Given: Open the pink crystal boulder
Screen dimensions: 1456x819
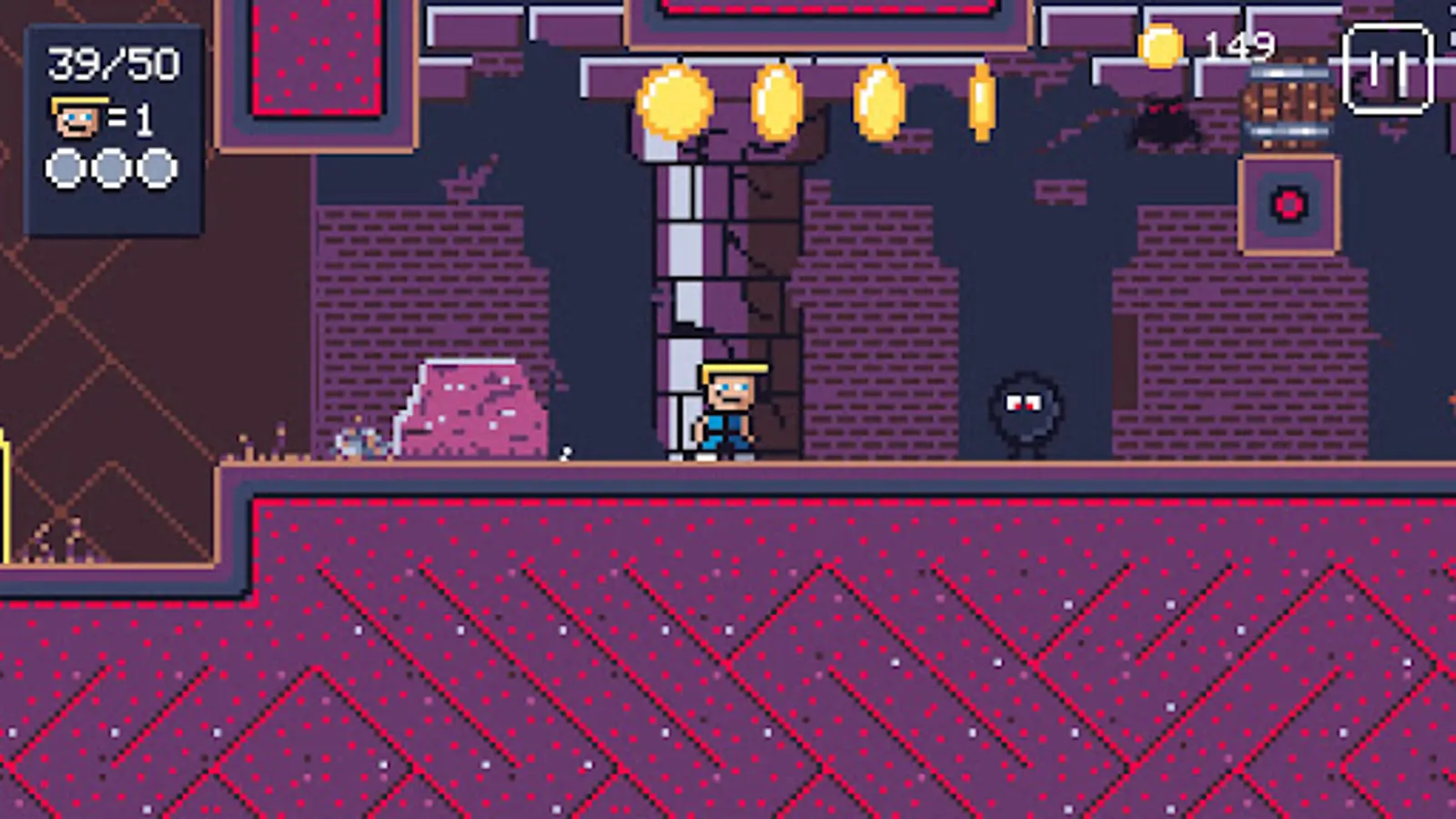Looking at the screenshot, I should (473, 409).
